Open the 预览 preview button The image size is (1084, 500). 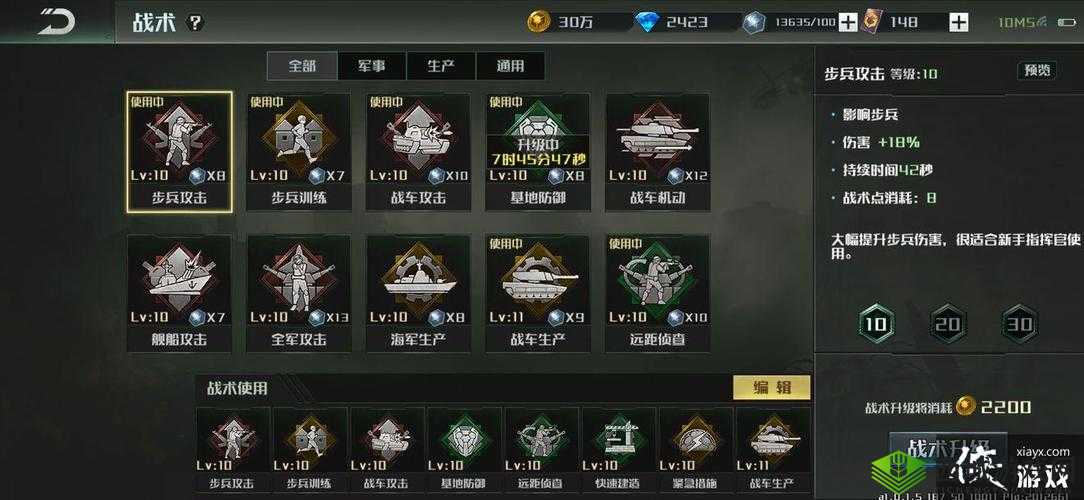[x=1036, y=70]
